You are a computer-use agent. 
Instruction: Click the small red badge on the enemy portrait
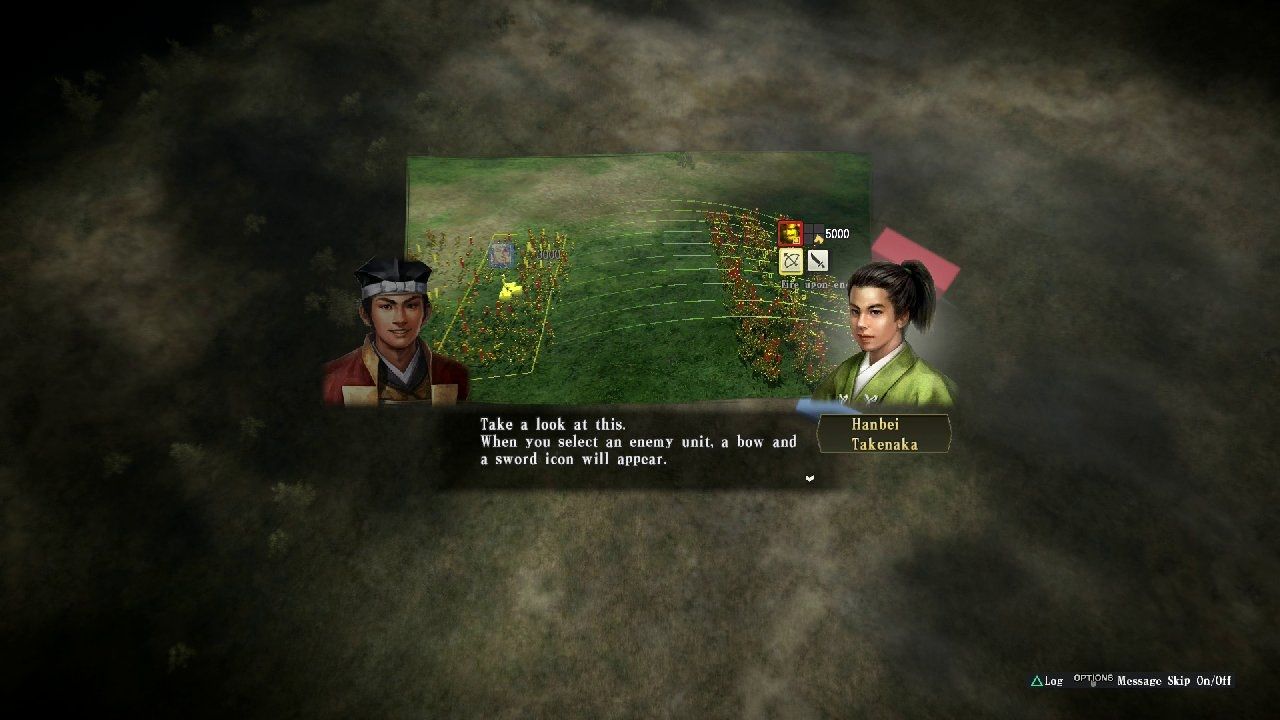(x=797, y=240)
